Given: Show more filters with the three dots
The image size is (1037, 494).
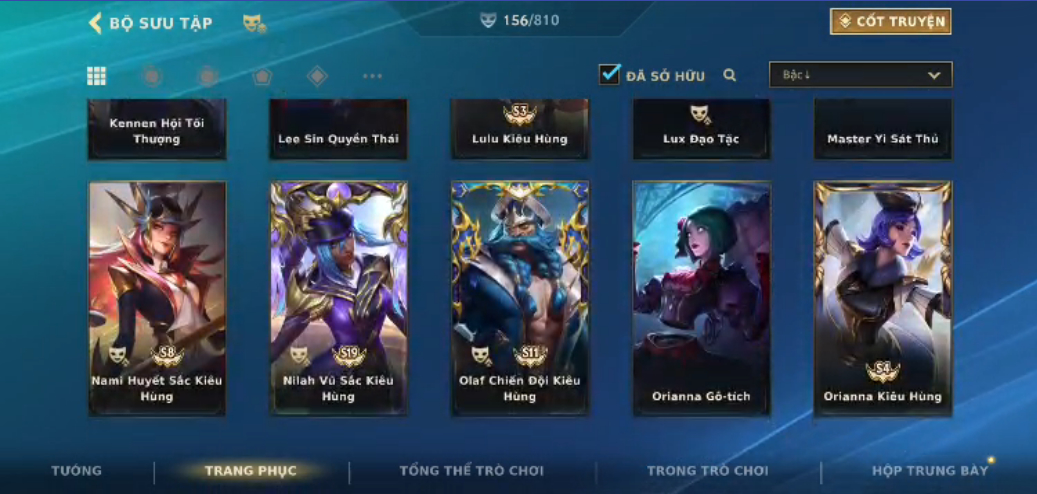Looking at the screenshot, I should 372,76.
